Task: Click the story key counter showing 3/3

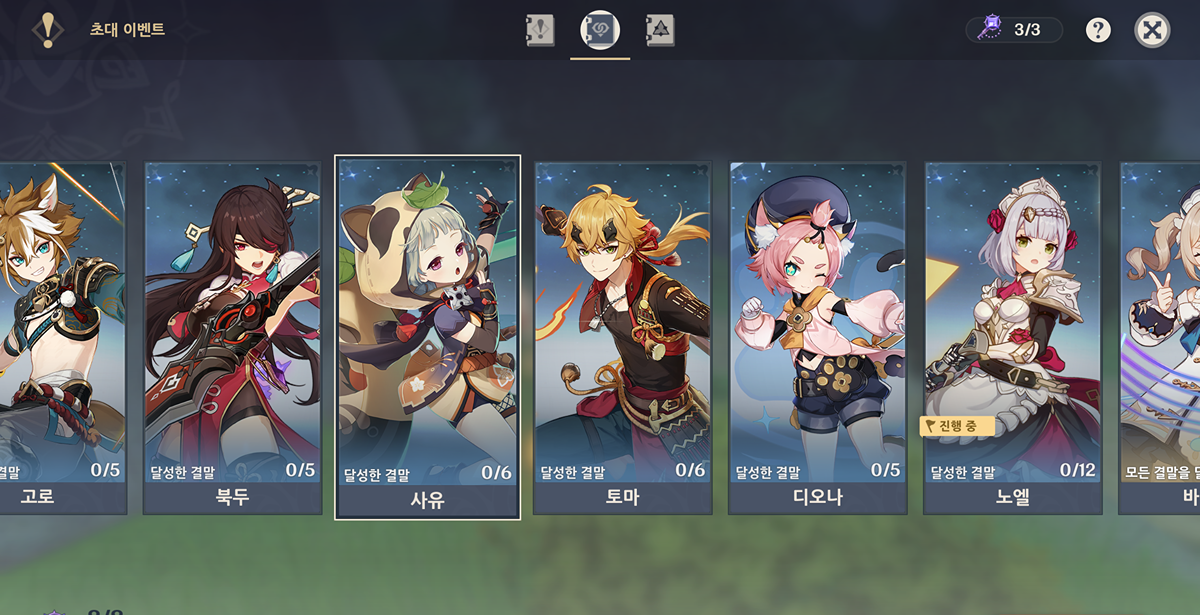Action: click(1014, 30)
